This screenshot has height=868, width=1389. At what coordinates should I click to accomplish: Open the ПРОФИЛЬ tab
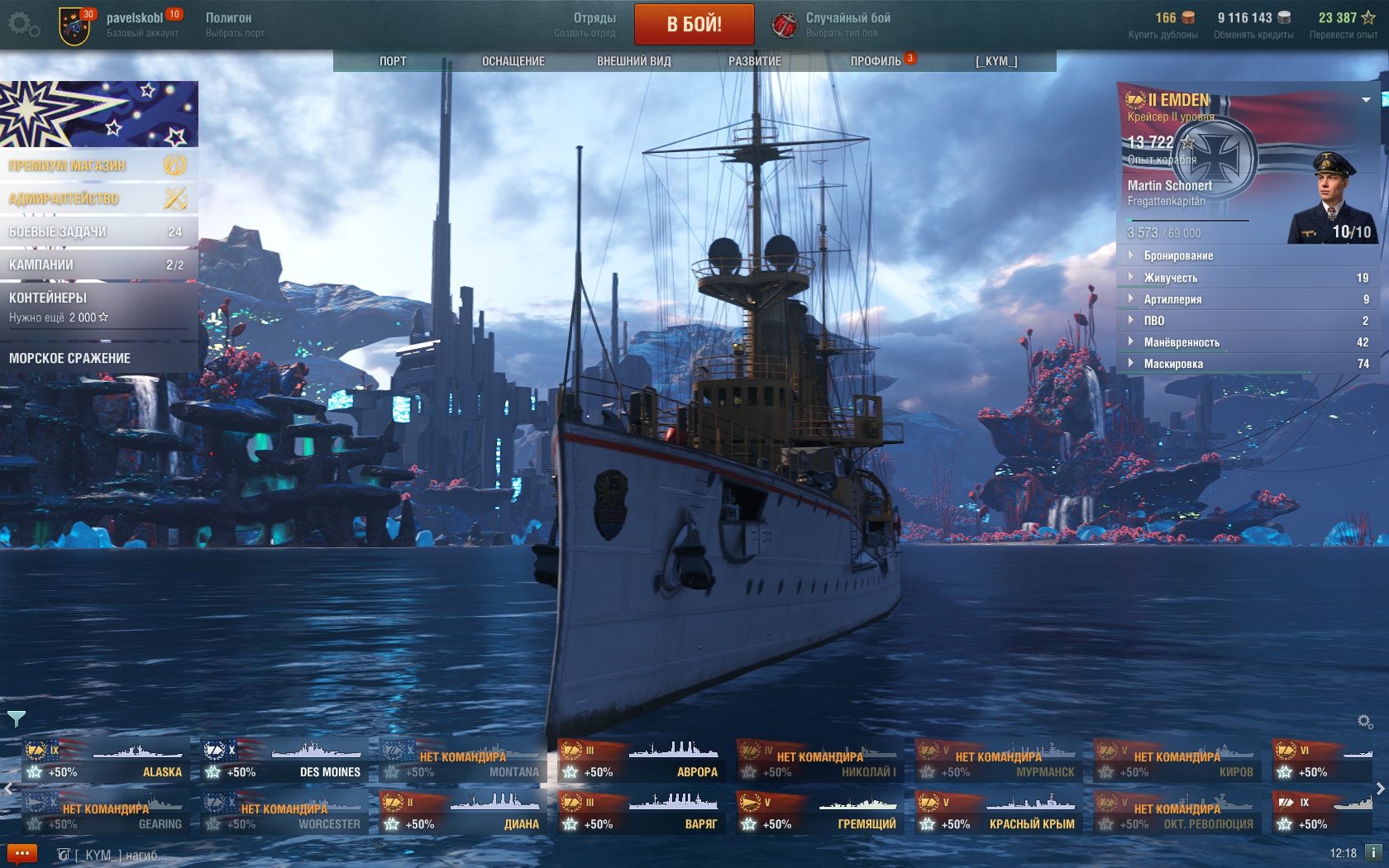tap(876, 61)
